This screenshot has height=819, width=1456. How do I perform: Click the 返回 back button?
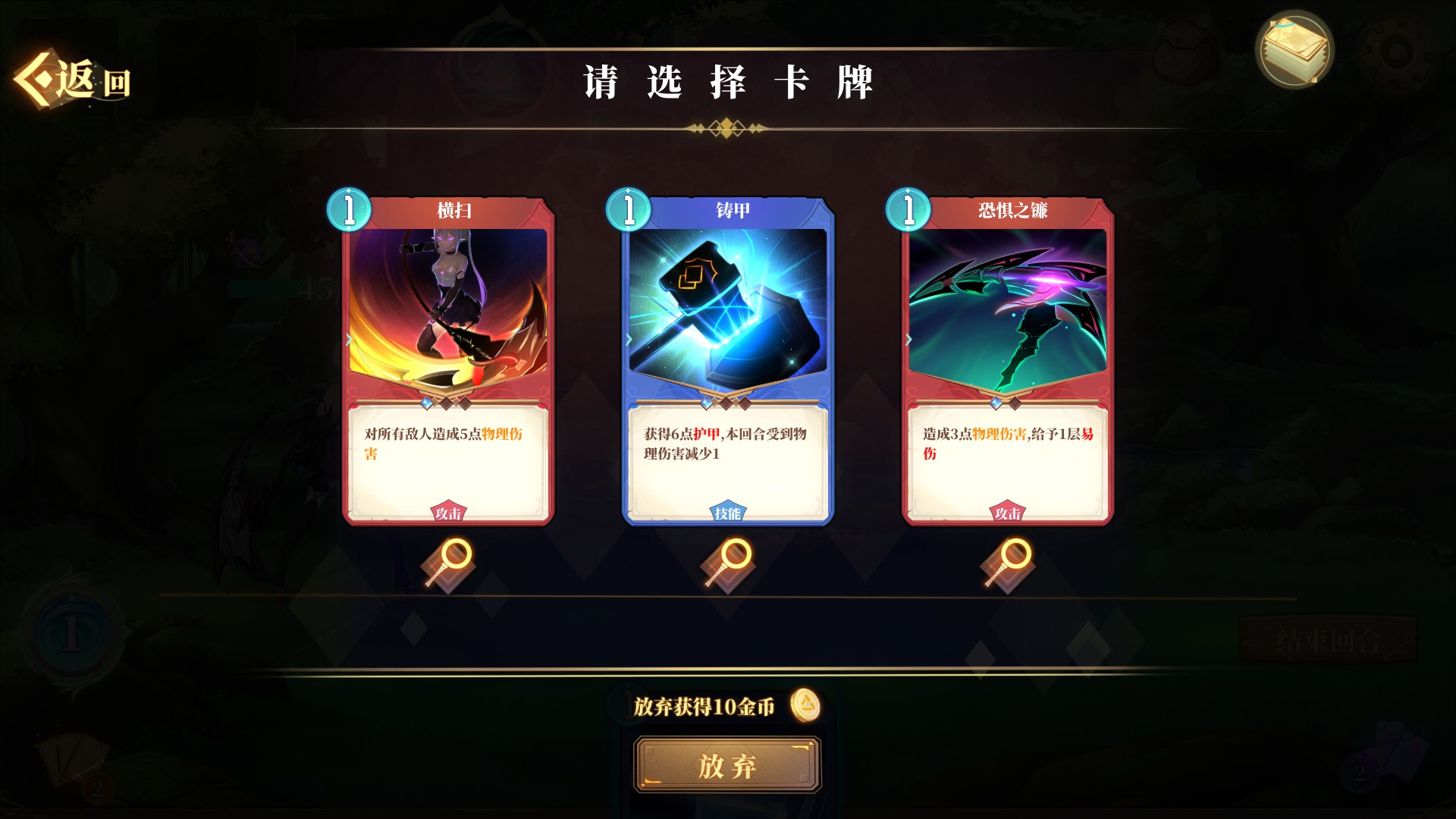point(72,78)
